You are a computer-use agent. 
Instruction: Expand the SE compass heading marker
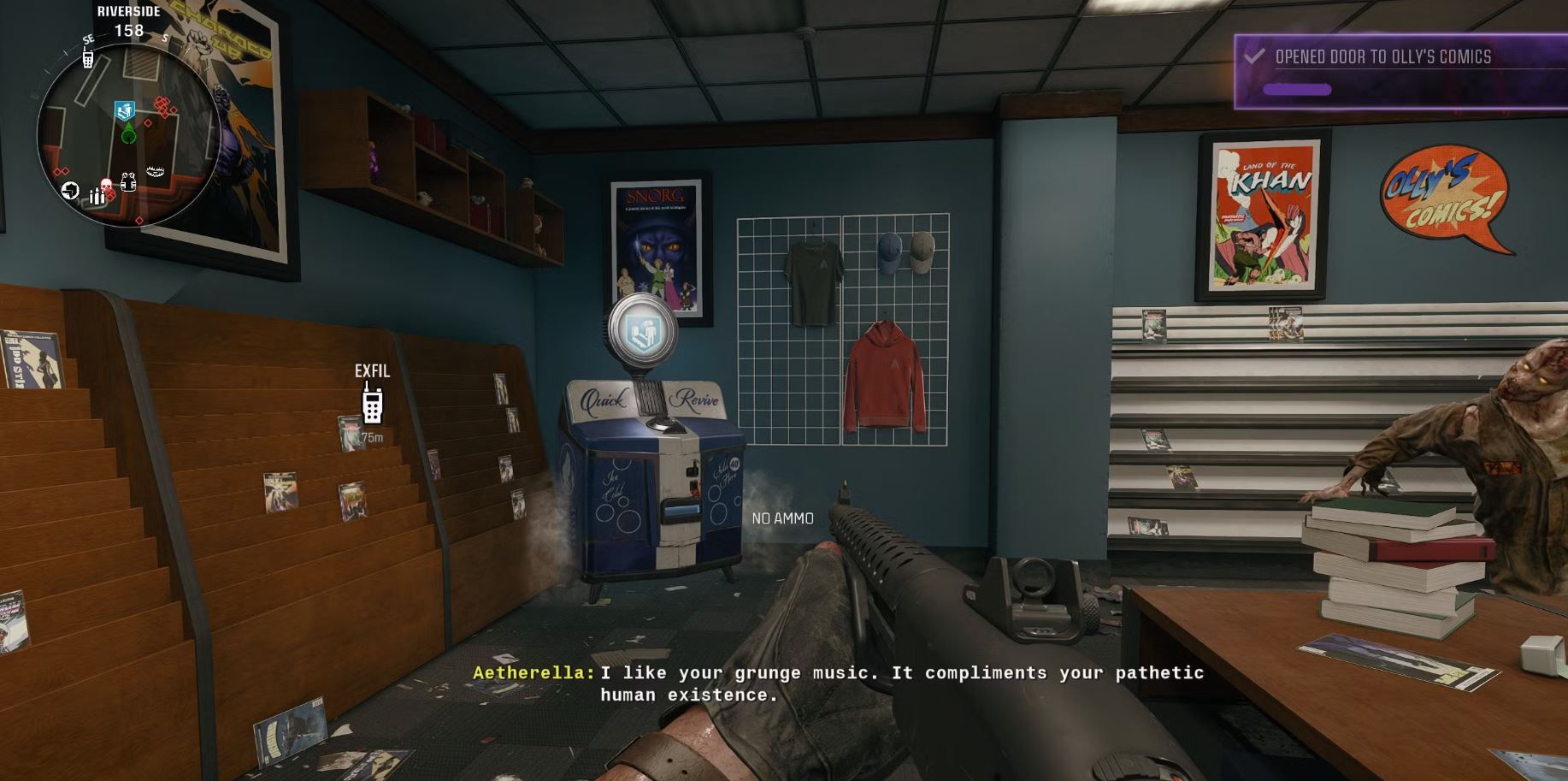[x=87, y=39]
